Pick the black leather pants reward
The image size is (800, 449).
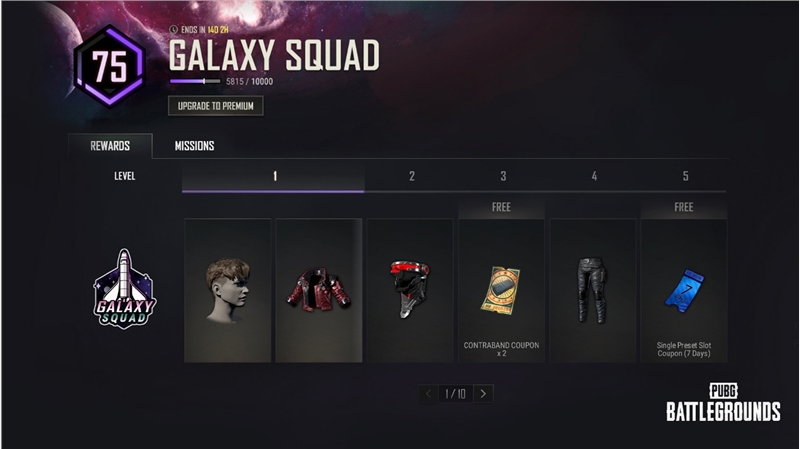tap(593, 290)
